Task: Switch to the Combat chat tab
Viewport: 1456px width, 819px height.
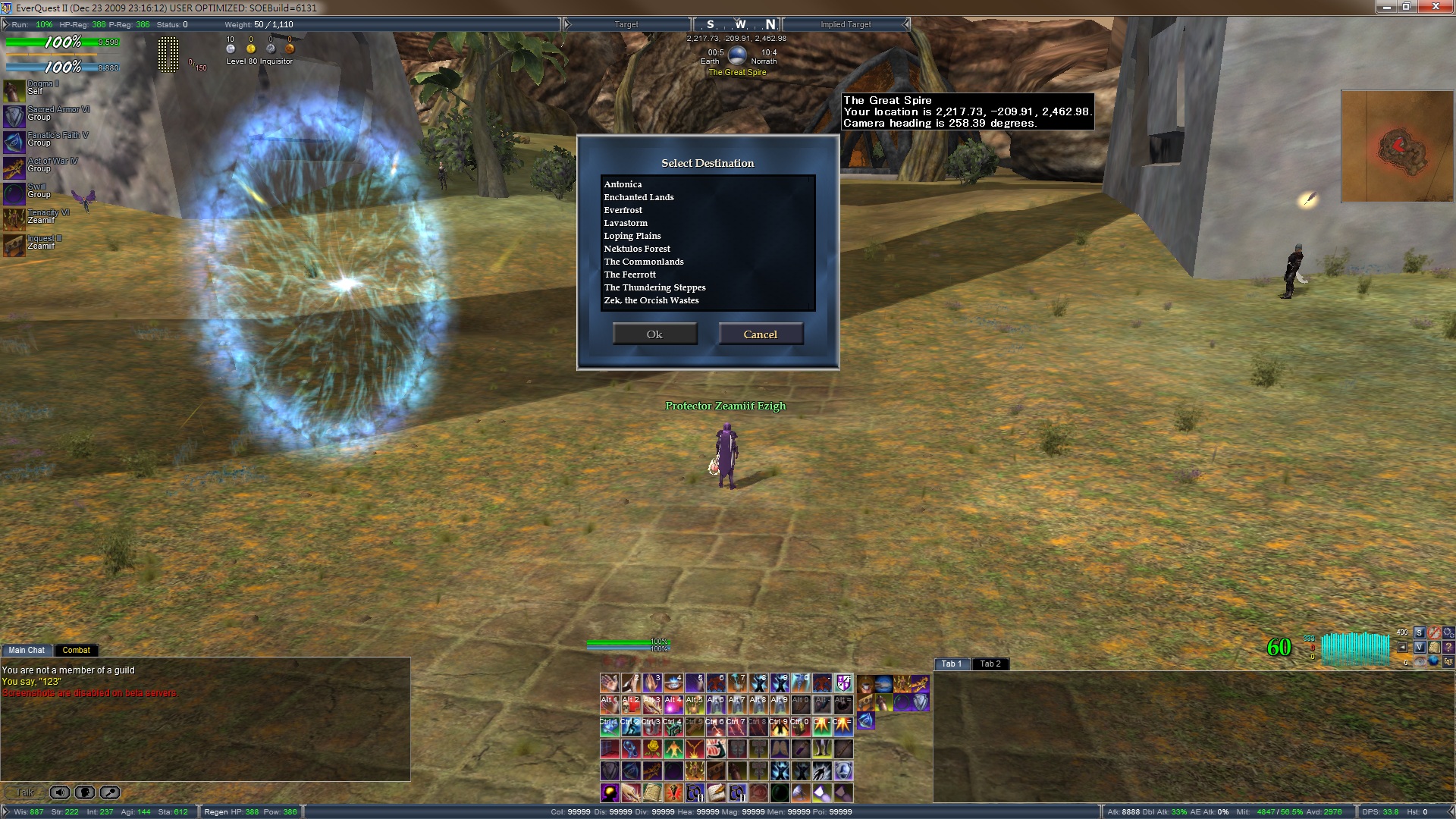Action: (x=76, y=650)
